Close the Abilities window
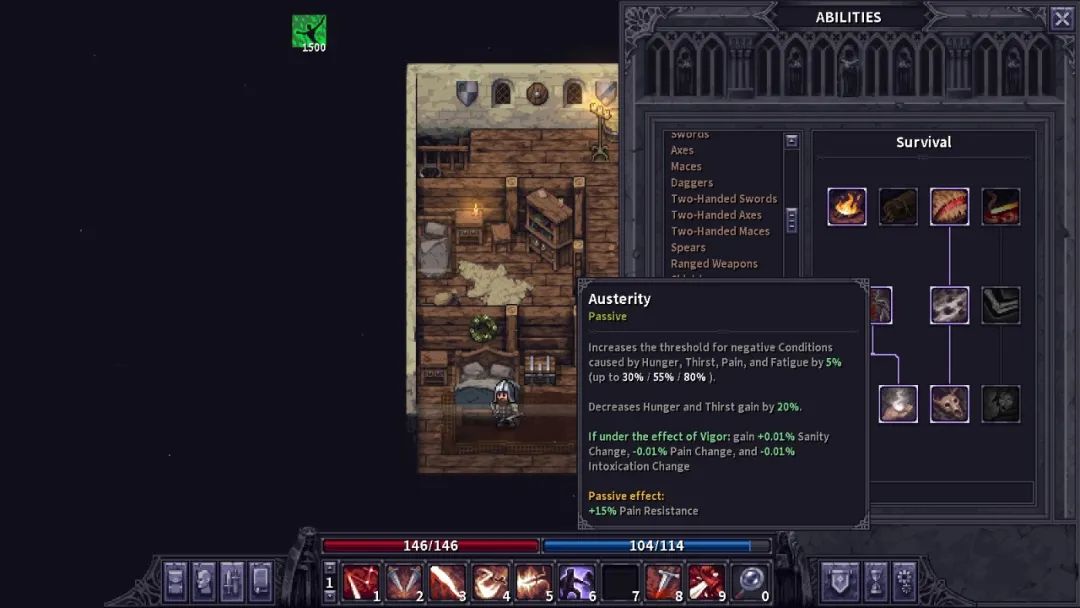The image size is (1080, 608). [1061, 18]
